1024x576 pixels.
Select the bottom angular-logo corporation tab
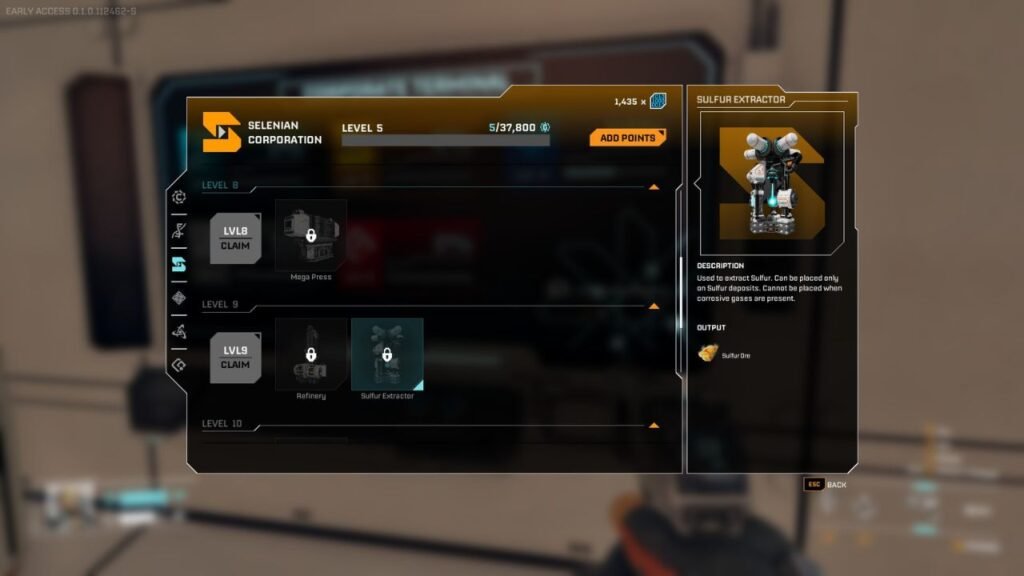pos(179,365)
